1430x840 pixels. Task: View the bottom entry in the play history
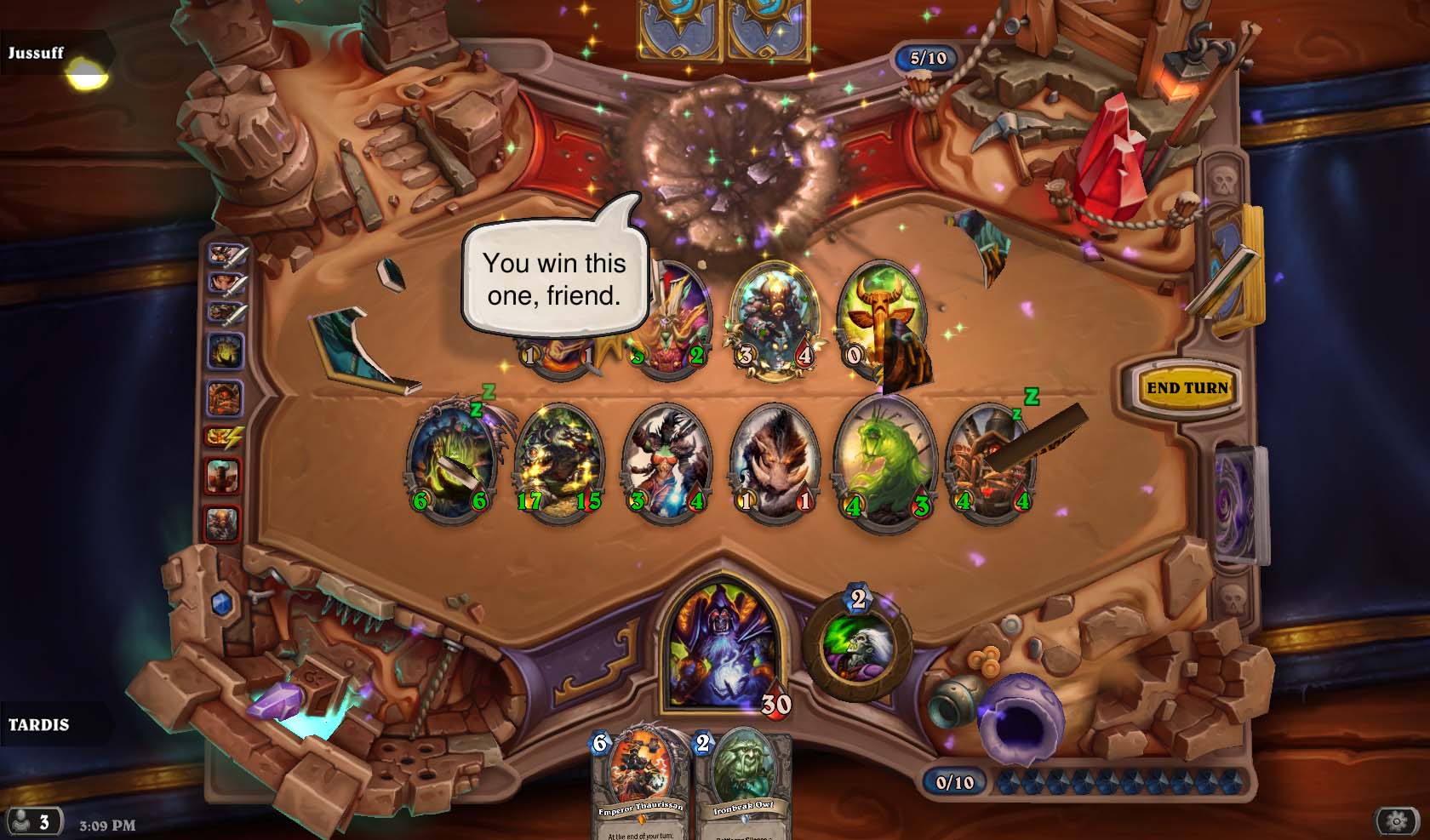(223, 523)
